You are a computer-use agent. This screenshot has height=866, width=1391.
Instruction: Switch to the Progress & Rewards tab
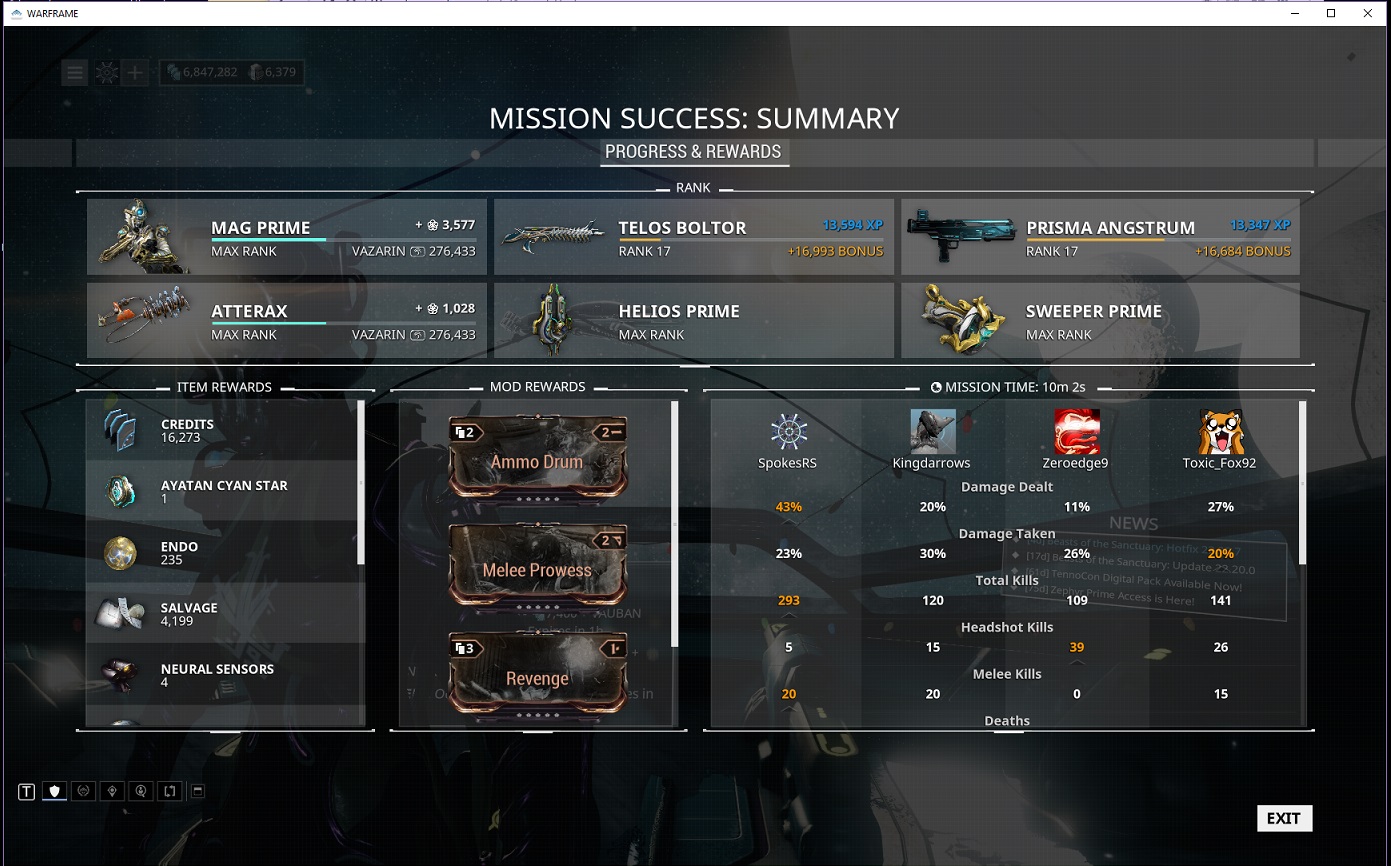pyautogui.click(x=693, y=152)
